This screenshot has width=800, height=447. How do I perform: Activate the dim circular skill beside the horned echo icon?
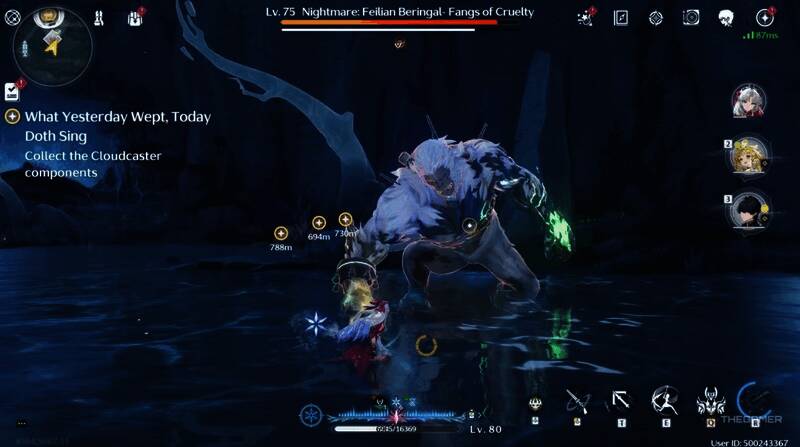pos(752,400)
